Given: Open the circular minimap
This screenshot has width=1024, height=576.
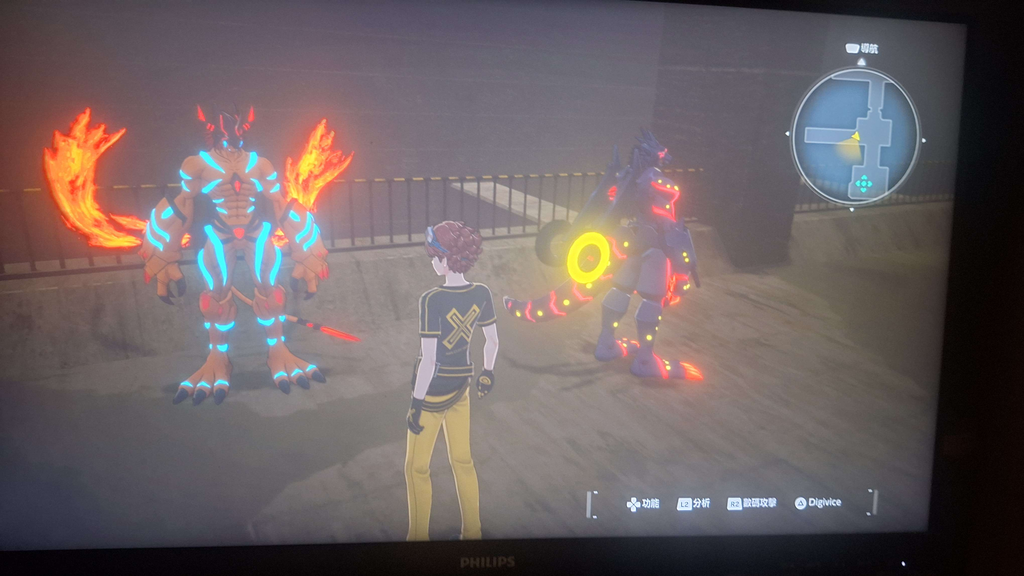Looking at the screenshot, I should click(855, 135).
